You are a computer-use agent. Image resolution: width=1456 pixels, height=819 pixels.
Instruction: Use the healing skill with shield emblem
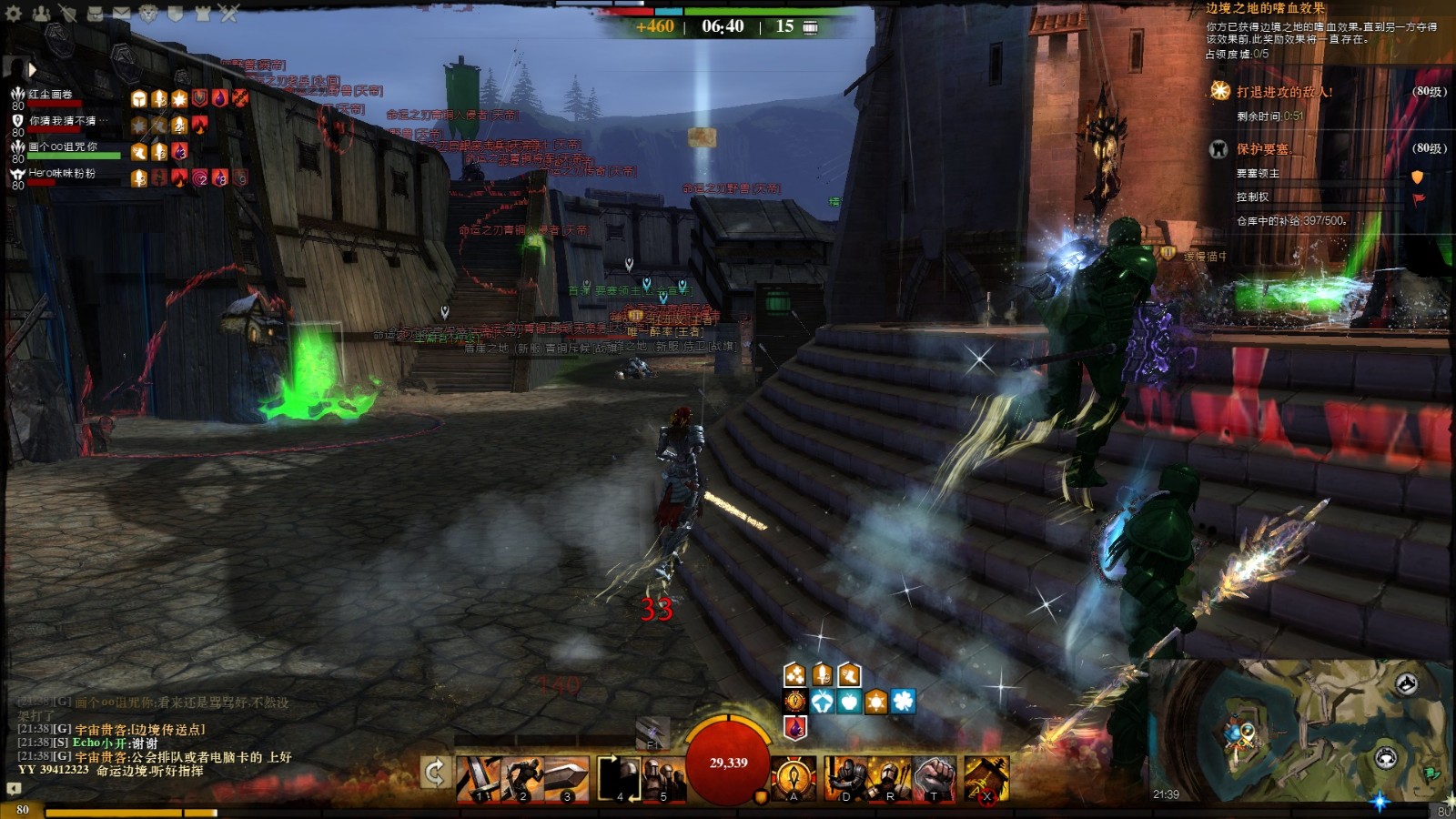[x=794, y=778]
